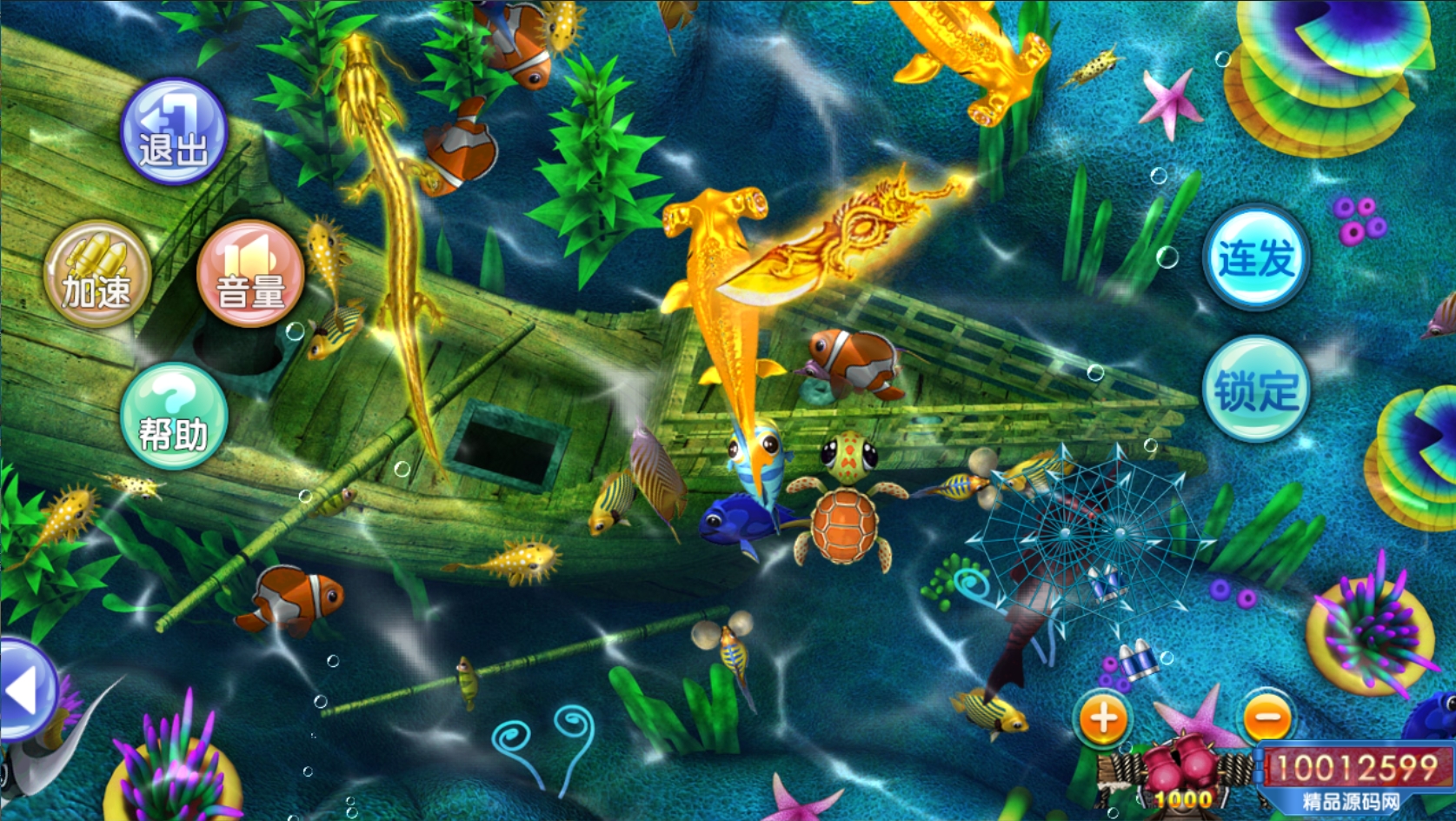Enable the 锁定 target lock
Screen dimensions: 1456x821
tap(1255, 389)
